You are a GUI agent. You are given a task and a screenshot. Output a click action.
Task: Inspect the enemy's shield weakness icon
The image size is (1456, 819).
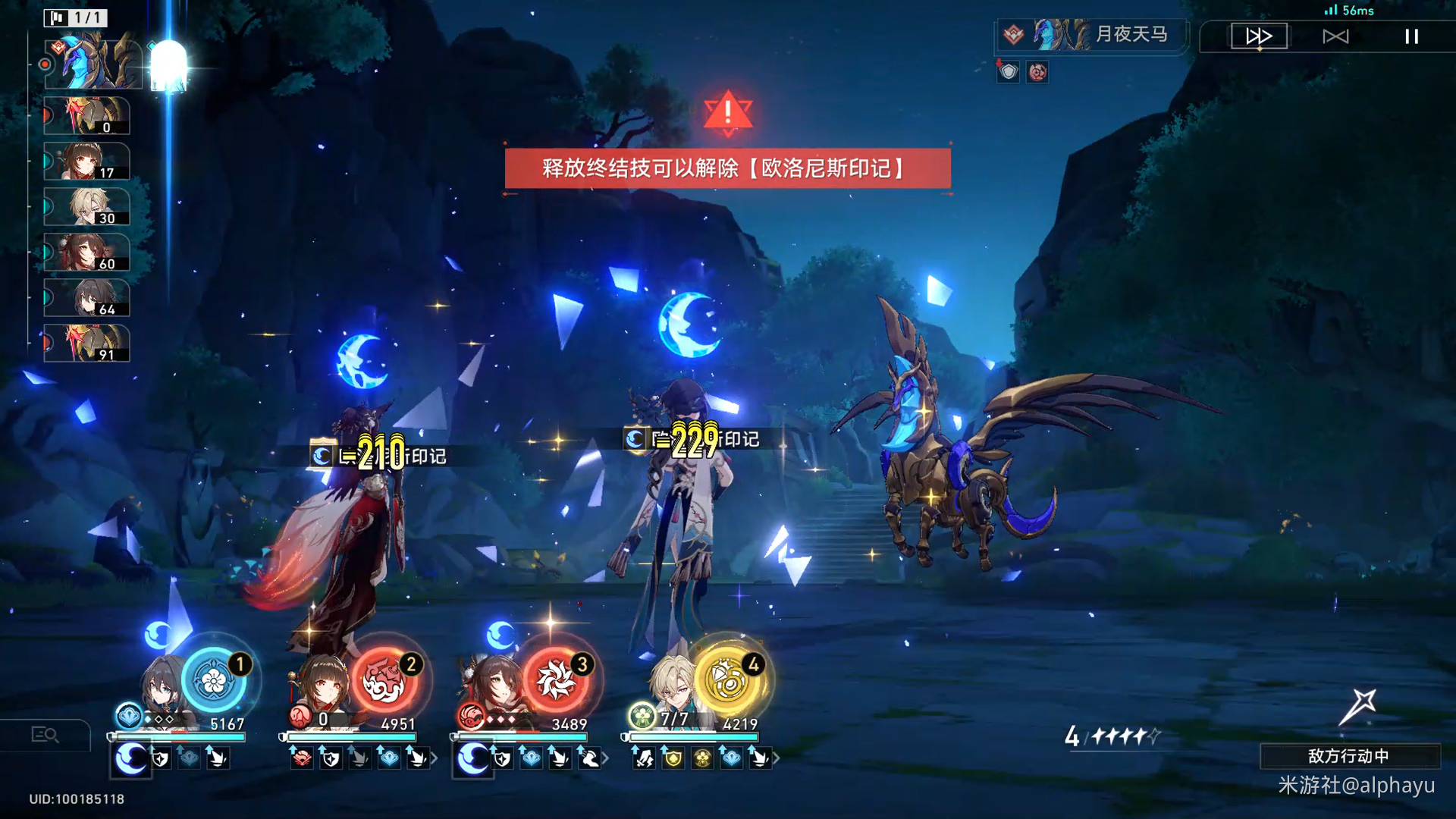click(x=1008, y=72)
